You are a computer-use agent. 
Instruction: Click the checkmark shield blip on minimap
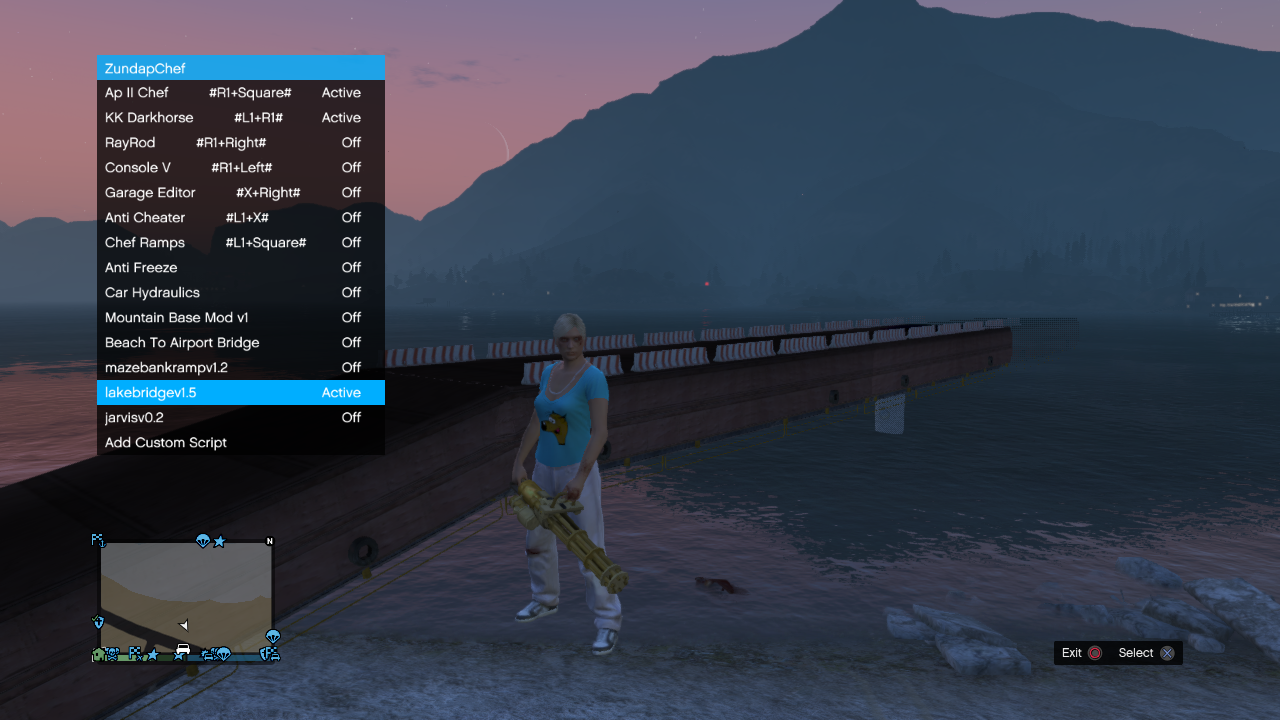pos(98,621)
